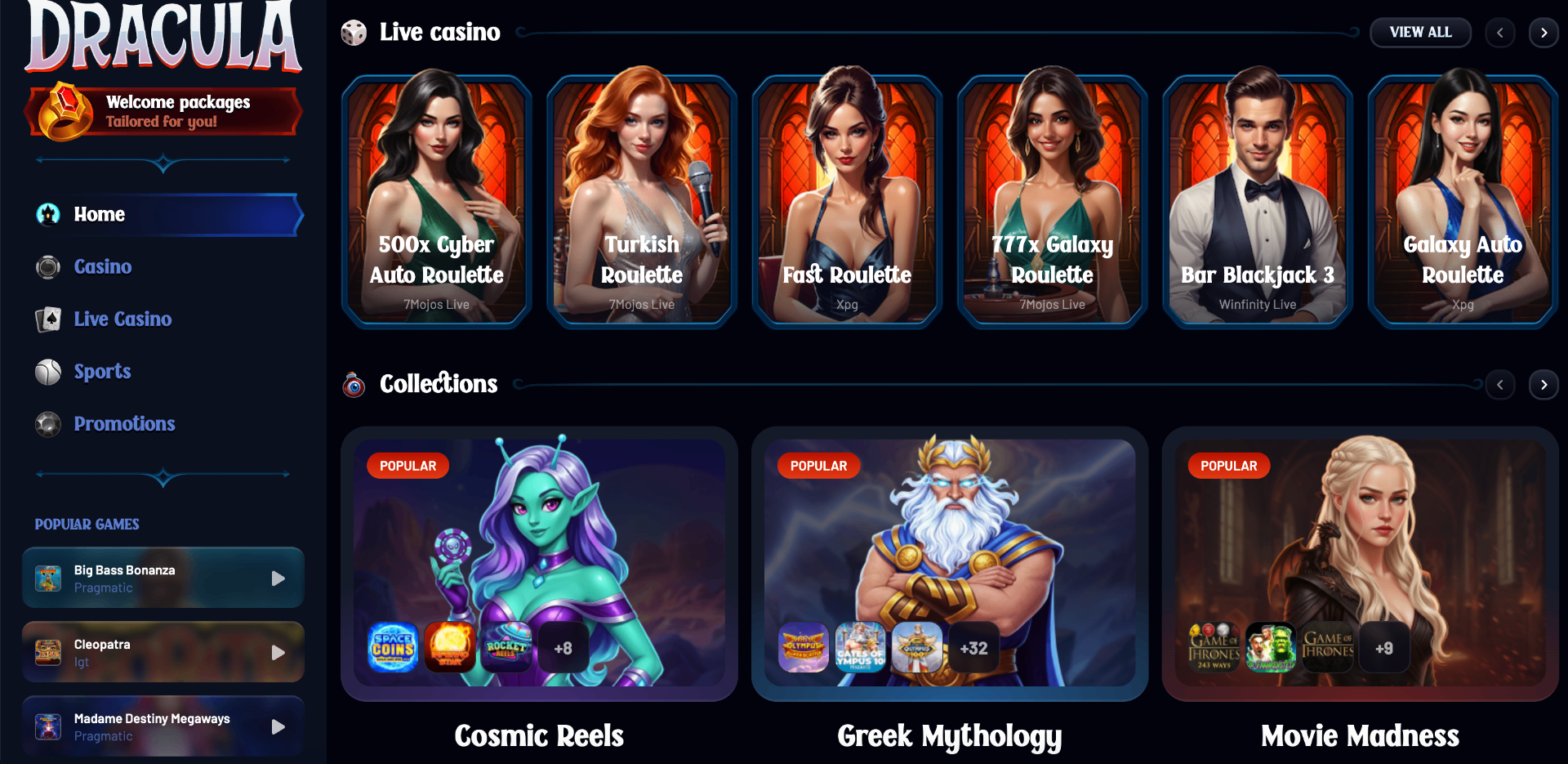Viewport: 1568px width, 764px height.
Task: Select the Game of Thrones 243 Ways icon
Action: [1215, 647]
